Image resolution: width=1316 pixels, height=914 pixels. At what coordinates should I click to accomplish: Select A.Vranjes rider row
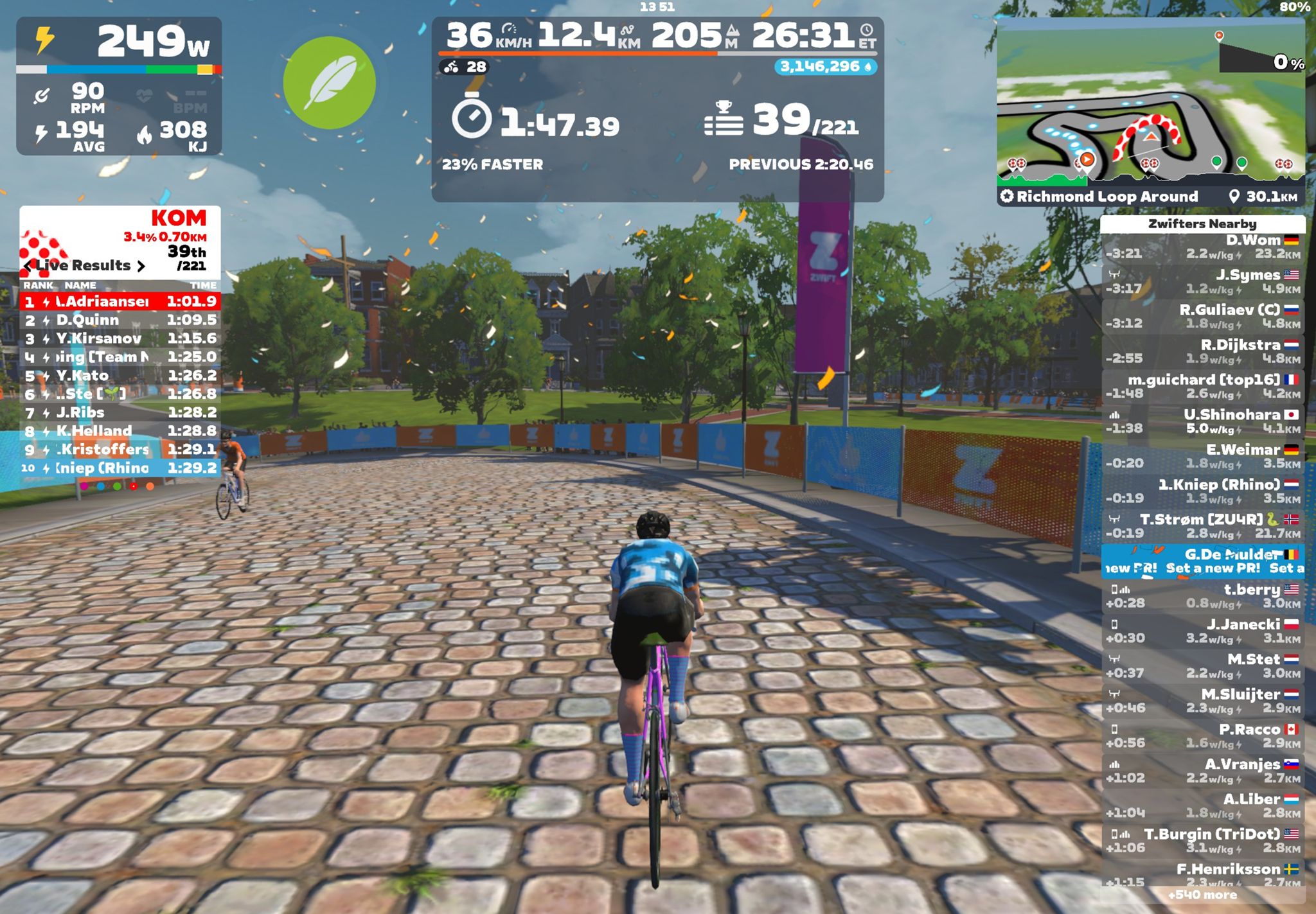(x=1202, y=771)
